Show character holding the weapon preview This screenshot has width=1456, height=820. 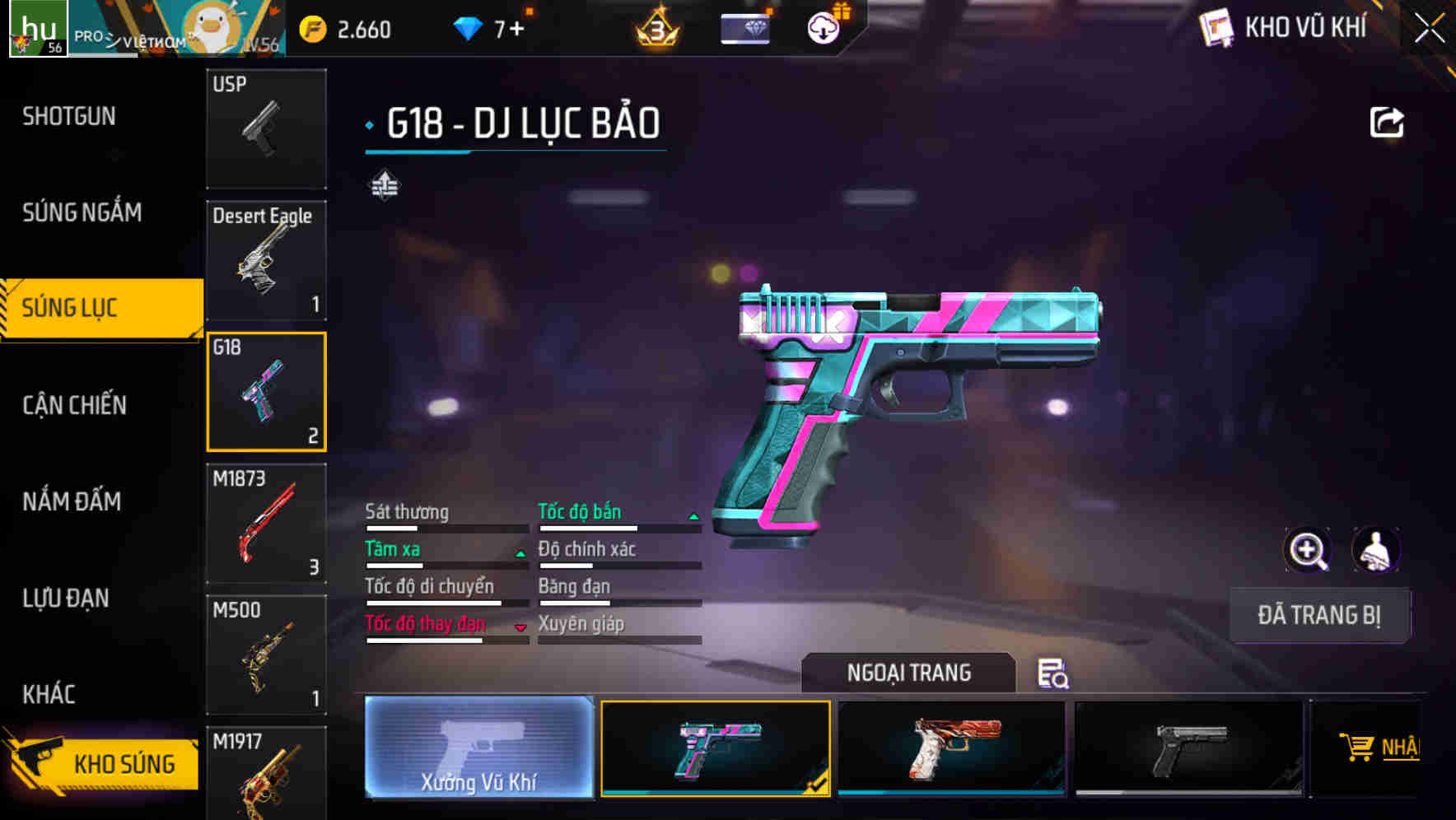[x=1378, y=549]
